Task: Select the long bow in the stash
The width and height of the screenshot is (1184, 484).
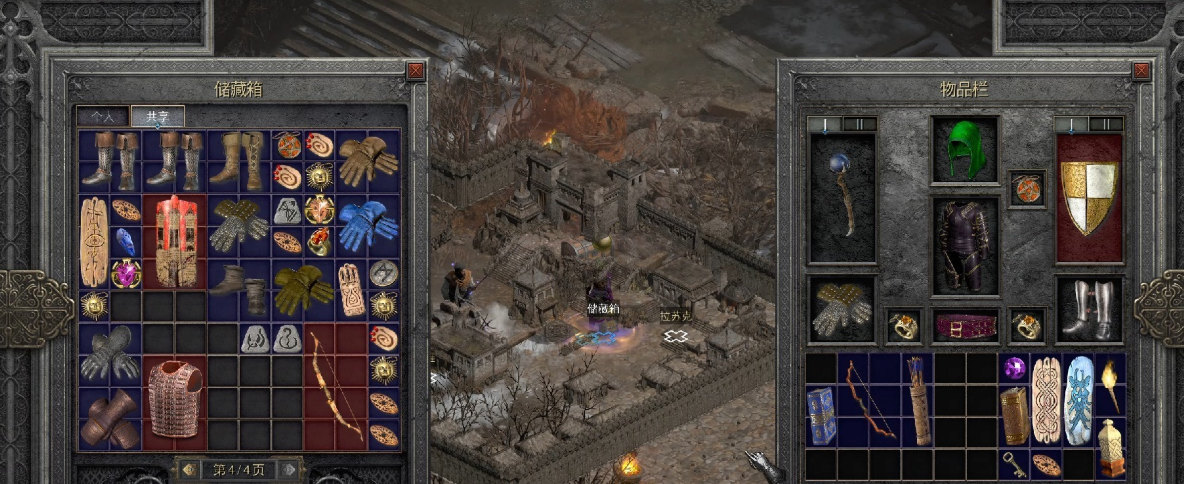Action: tap(335, 385)
